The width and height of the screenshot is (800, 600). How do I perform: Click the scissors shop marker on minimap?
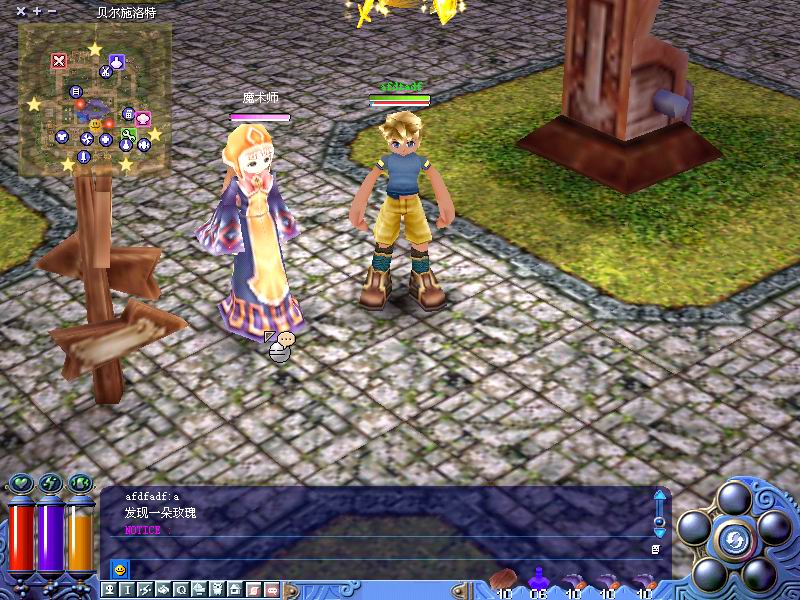coord(105,72)
